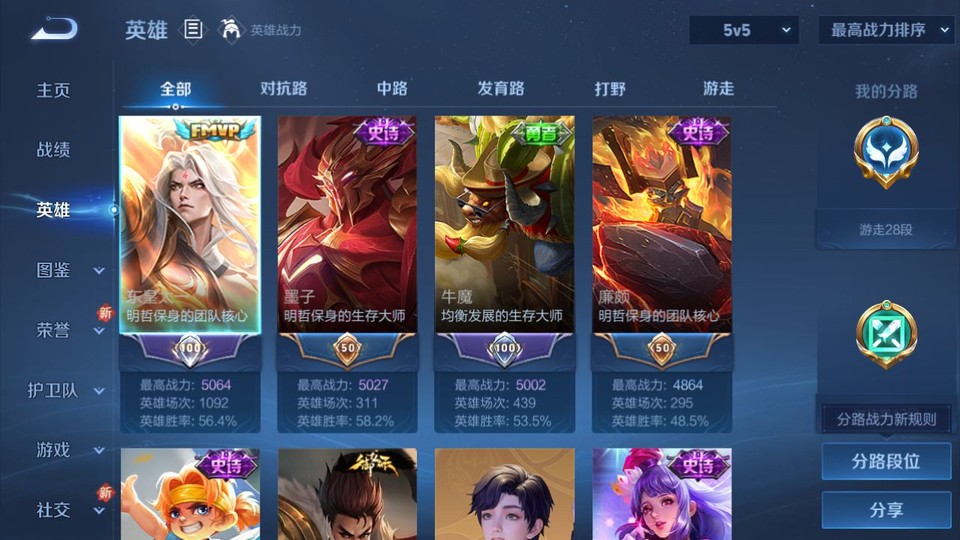Switch to the 对抗路 tab
This screenshot has height=540, width=960.
pos(283,89)
